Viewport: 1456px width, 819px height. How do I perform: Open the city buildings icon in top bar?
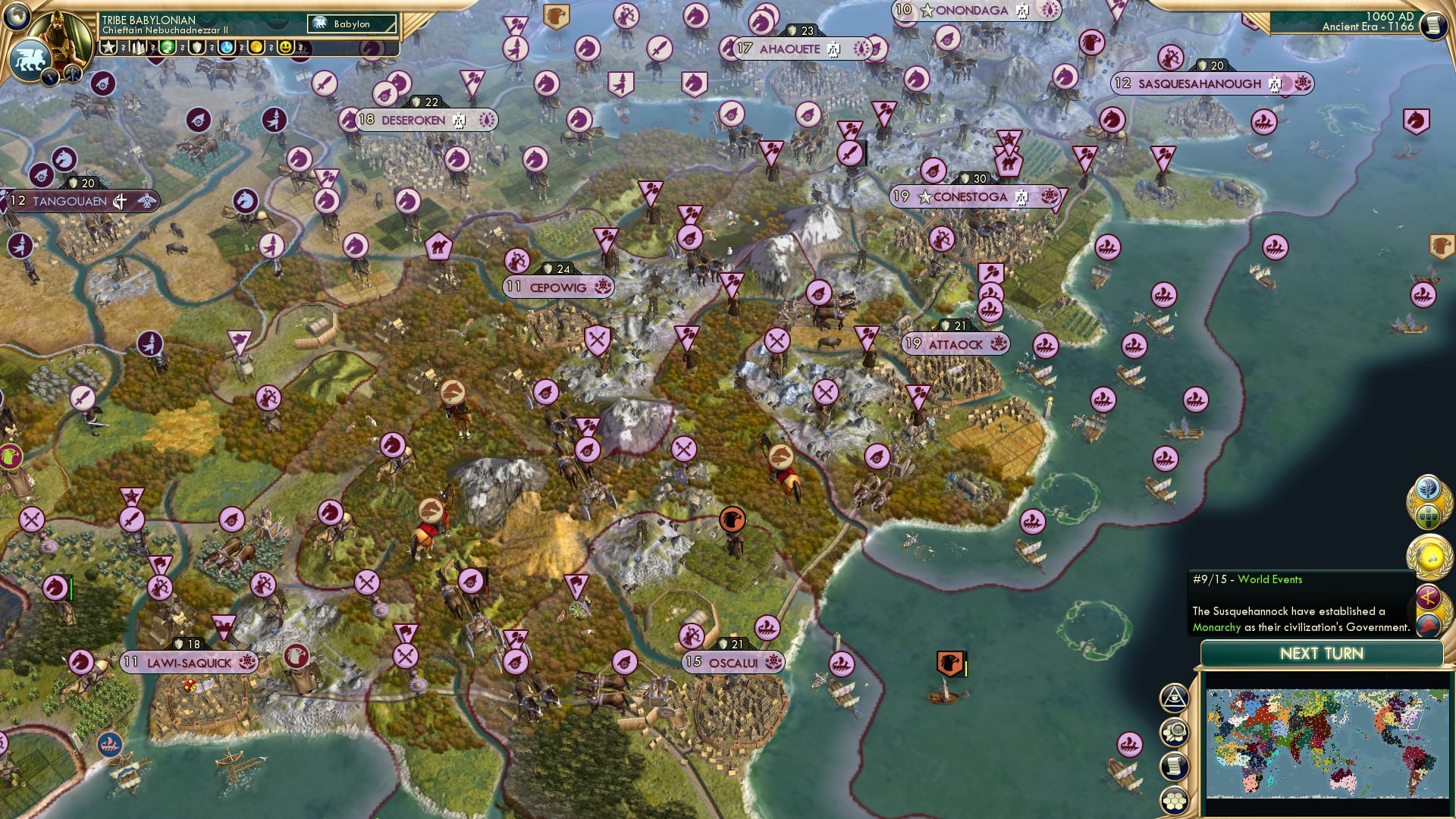tap(138, 48)
